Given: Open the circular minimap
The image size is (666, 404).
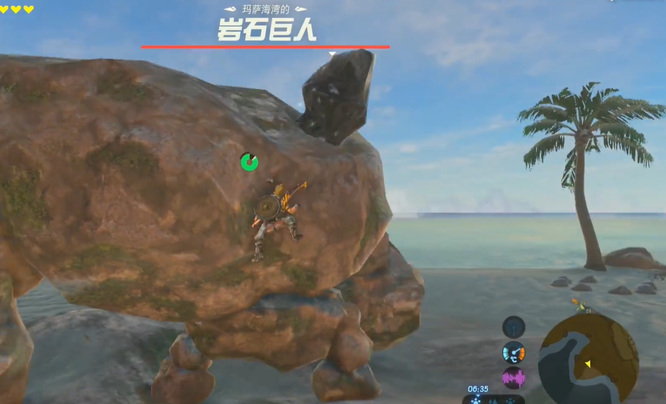Looking at the screenshot, I should [x=588, y=358].
